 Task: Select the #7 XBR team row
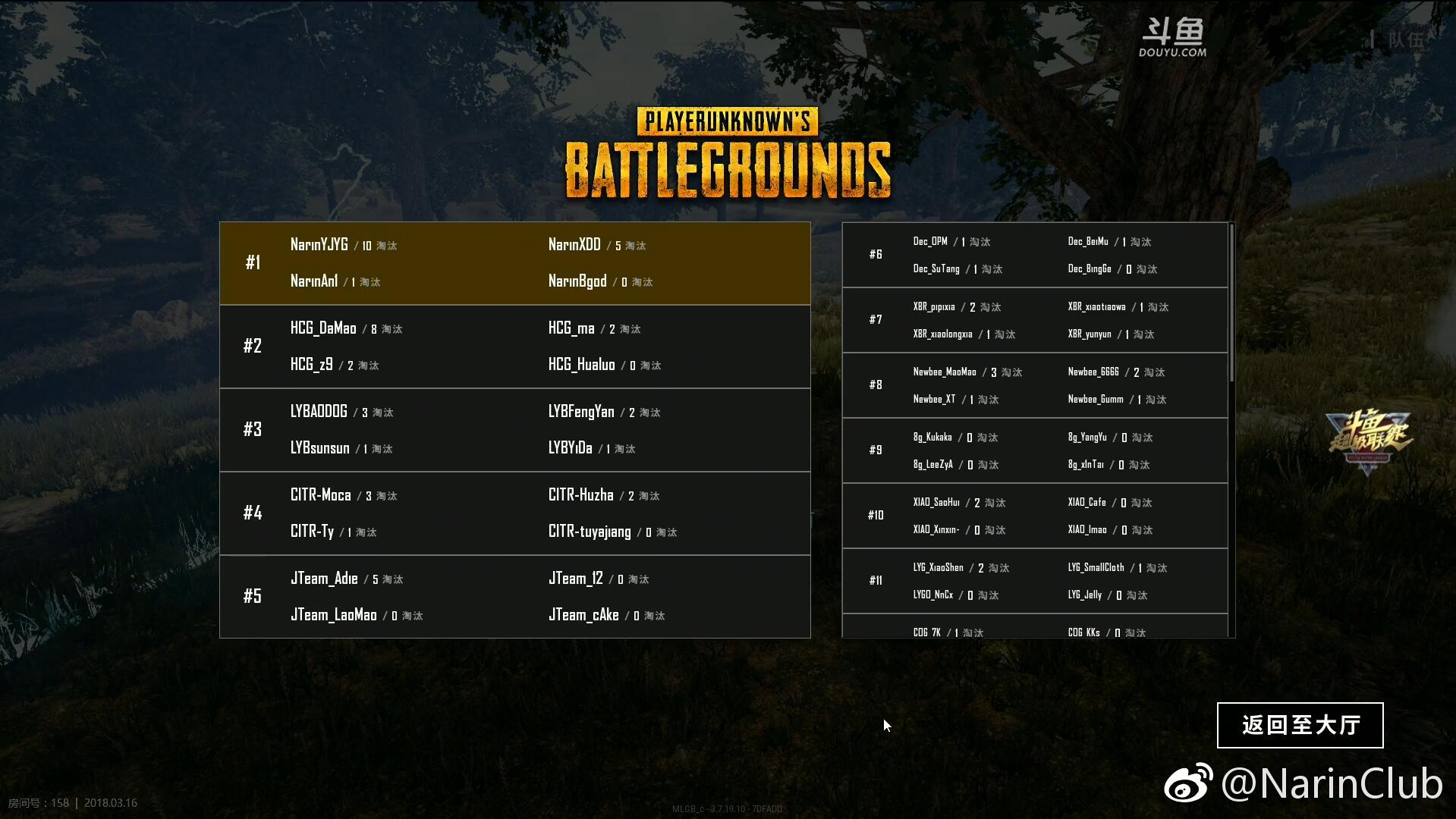tap(1034, 320)
